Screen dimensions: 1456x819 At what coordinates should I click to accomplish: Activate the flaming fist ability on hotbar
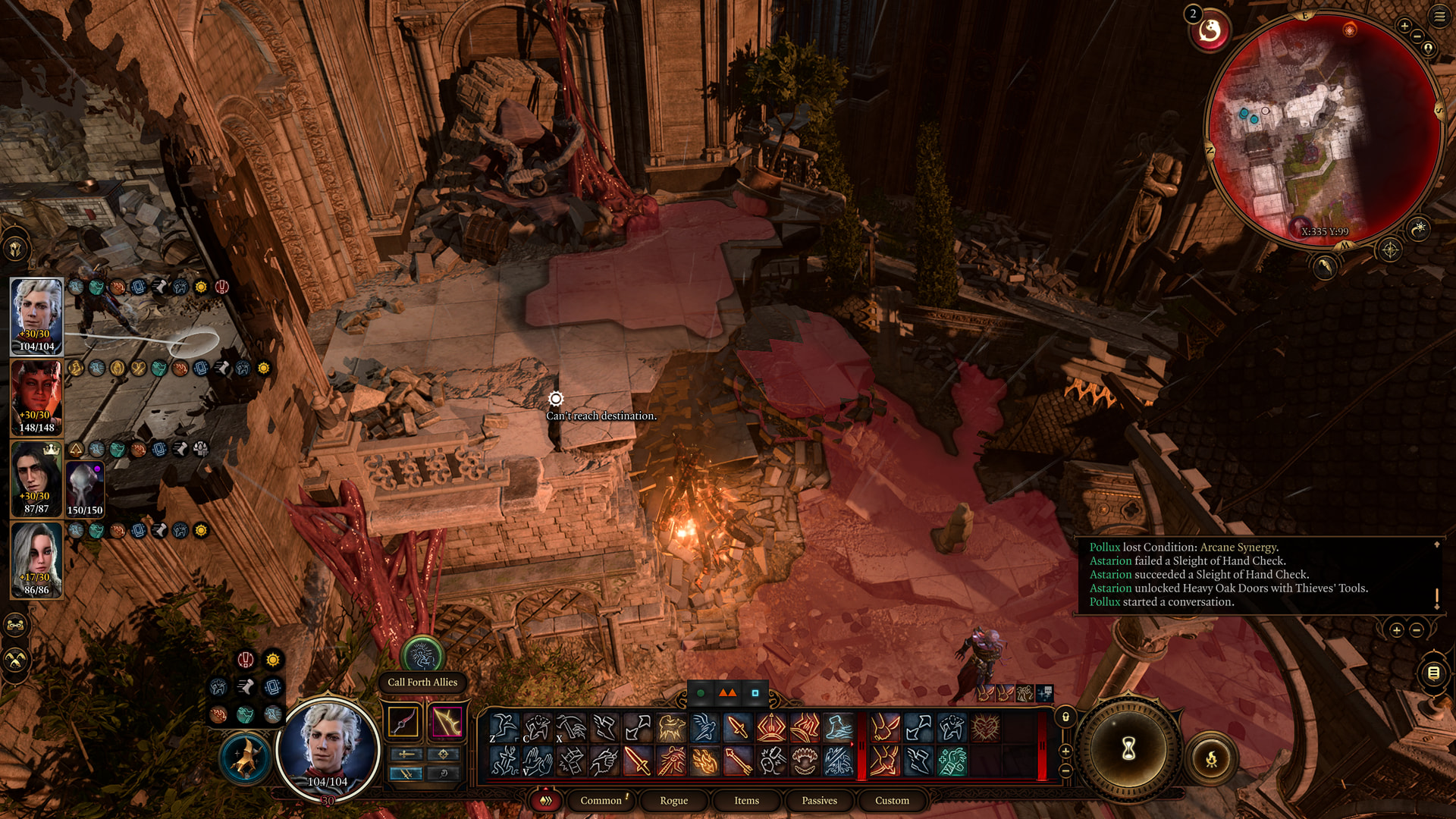[704, 761]
